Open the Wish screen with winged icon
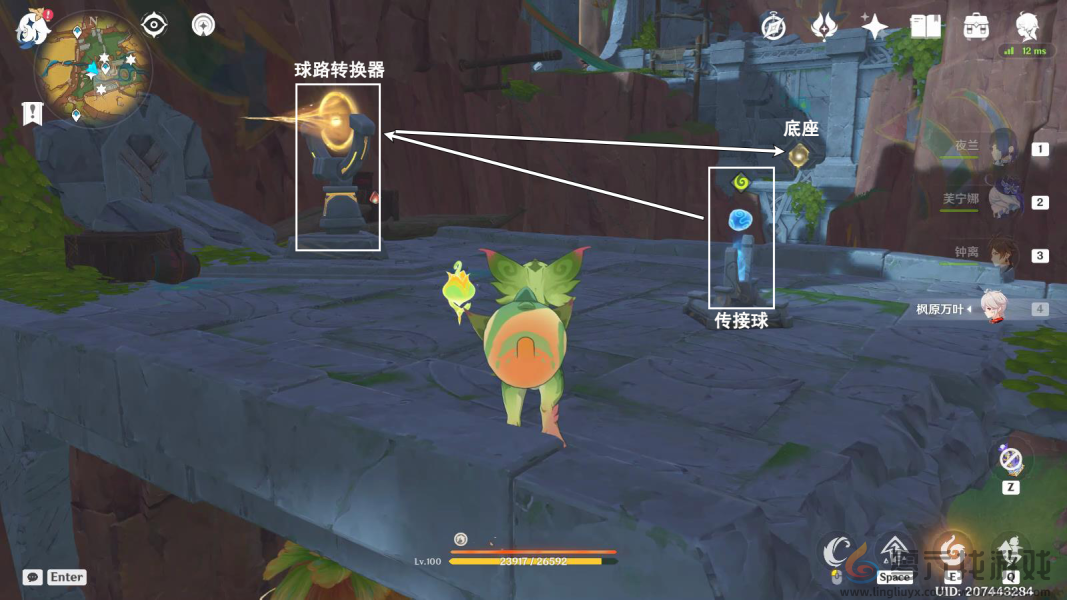The image size is (1067, 600). (823, 27)
